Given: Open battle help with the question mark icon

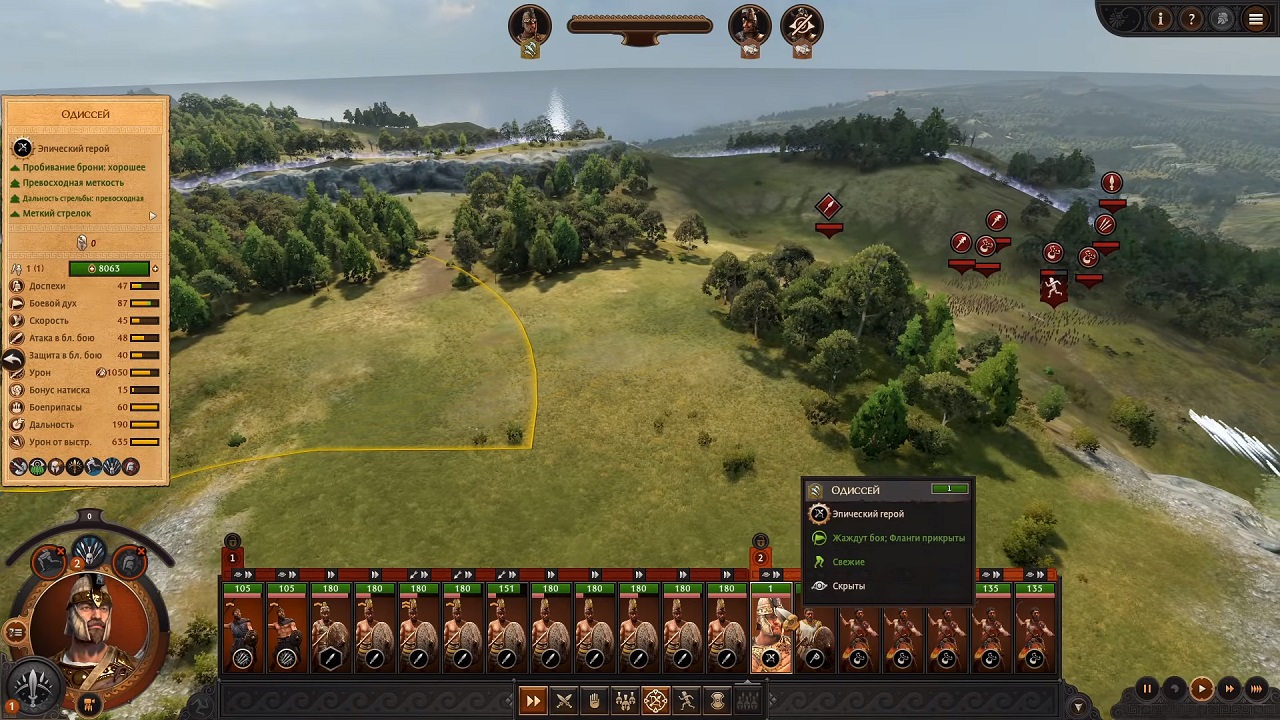Looking at the screenshot, I should pyautogui.click(x=1191, y=18).
